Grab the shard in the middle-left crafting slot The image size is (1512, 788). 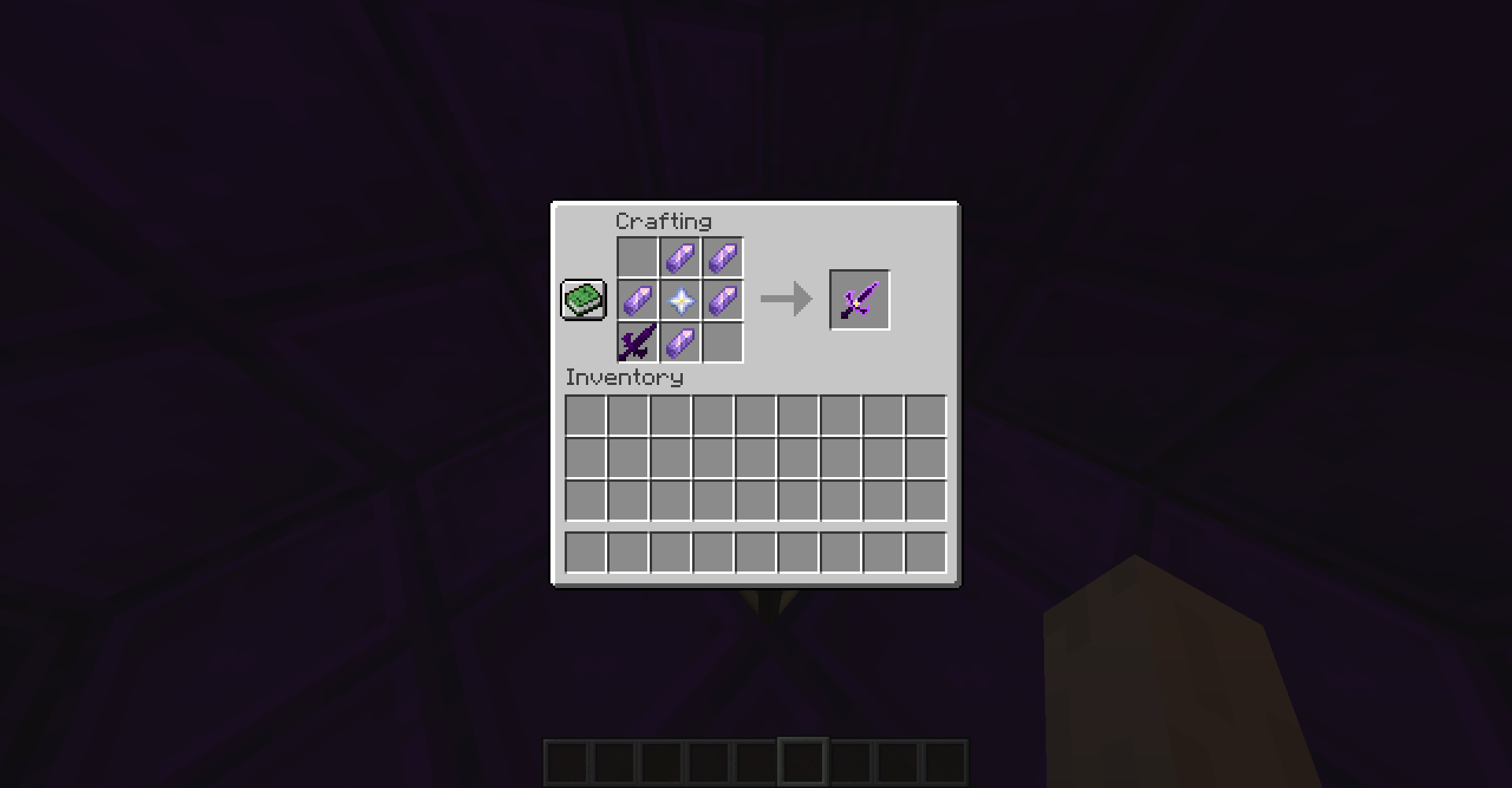637,299
